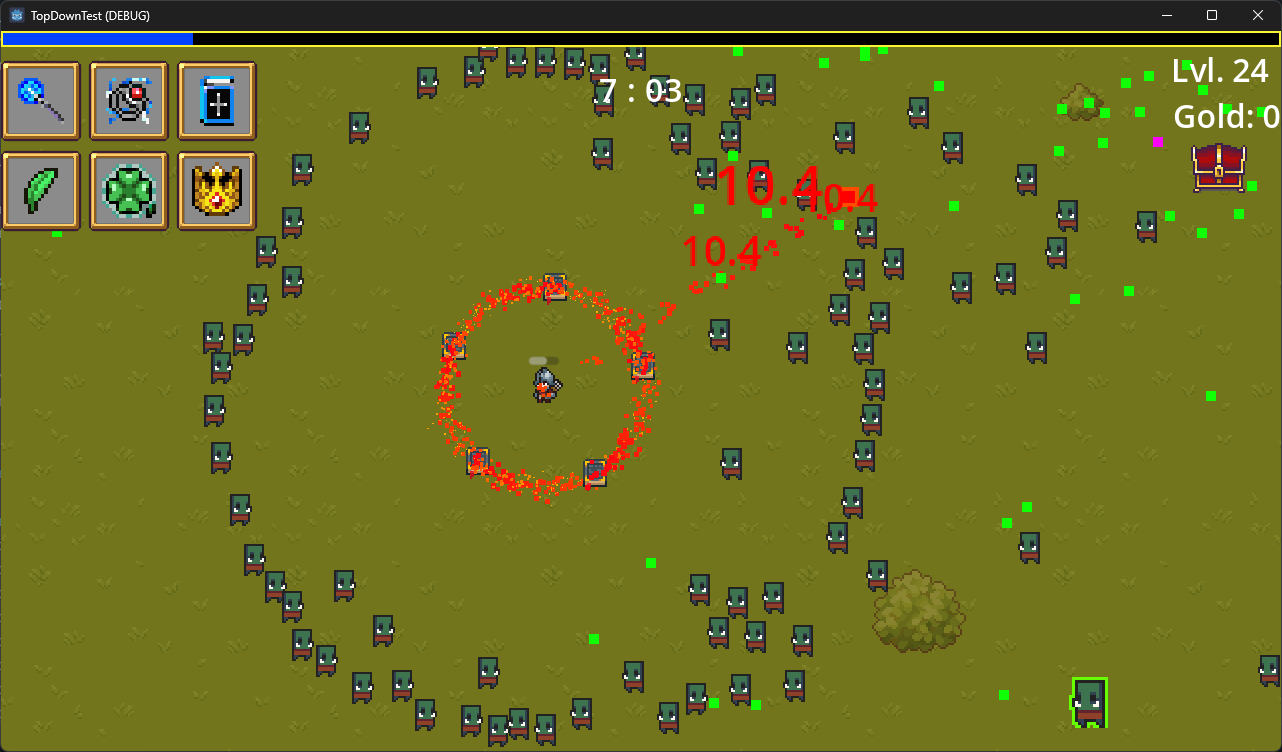The height and width of the screenshot is (752, 1282).
Task: Click a flaming totem in the fire ring
Action: click(555, 287)
